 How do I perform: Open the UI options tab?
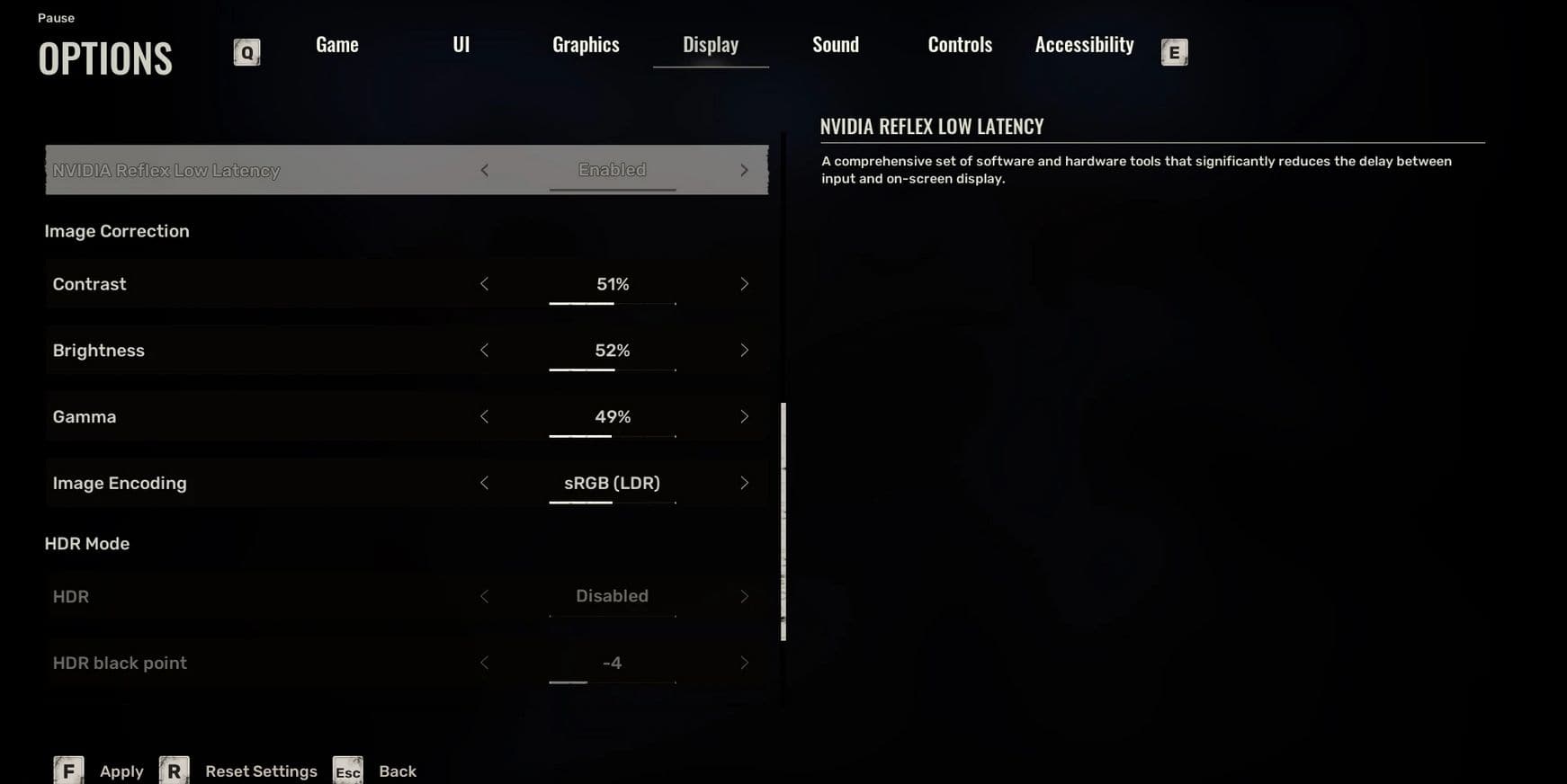461,45
